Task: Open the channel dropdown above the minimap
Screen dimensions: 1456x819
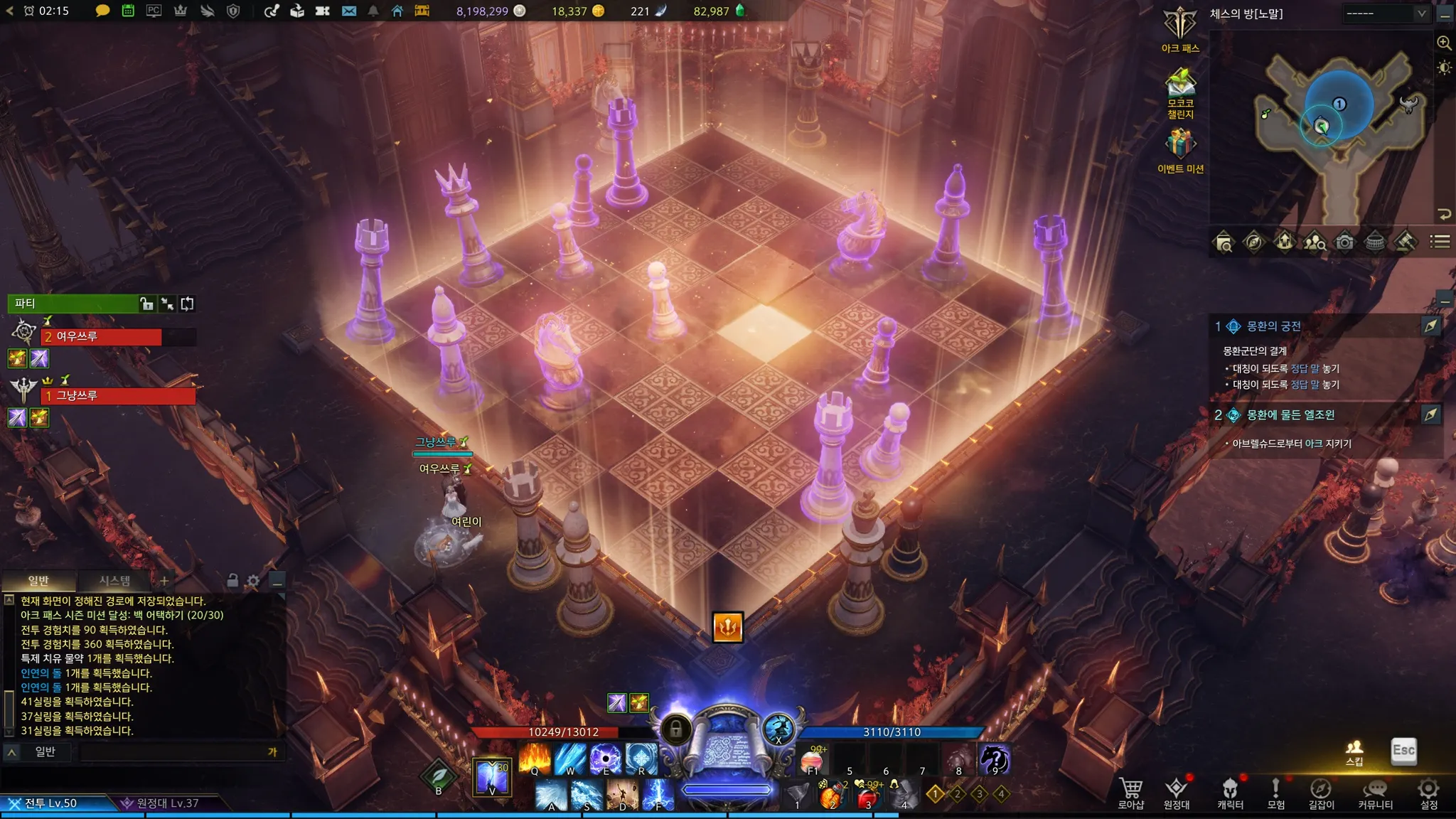Action: 1386,14
